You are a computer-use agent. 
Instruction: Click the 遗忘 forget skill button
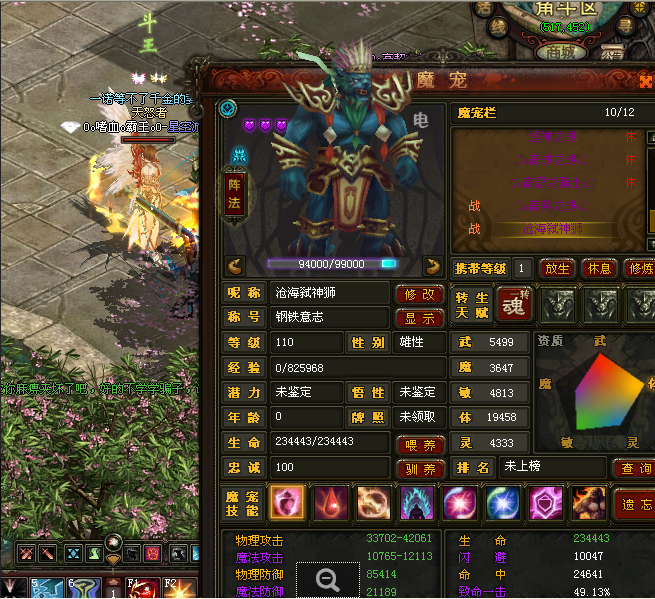(633, 505)
